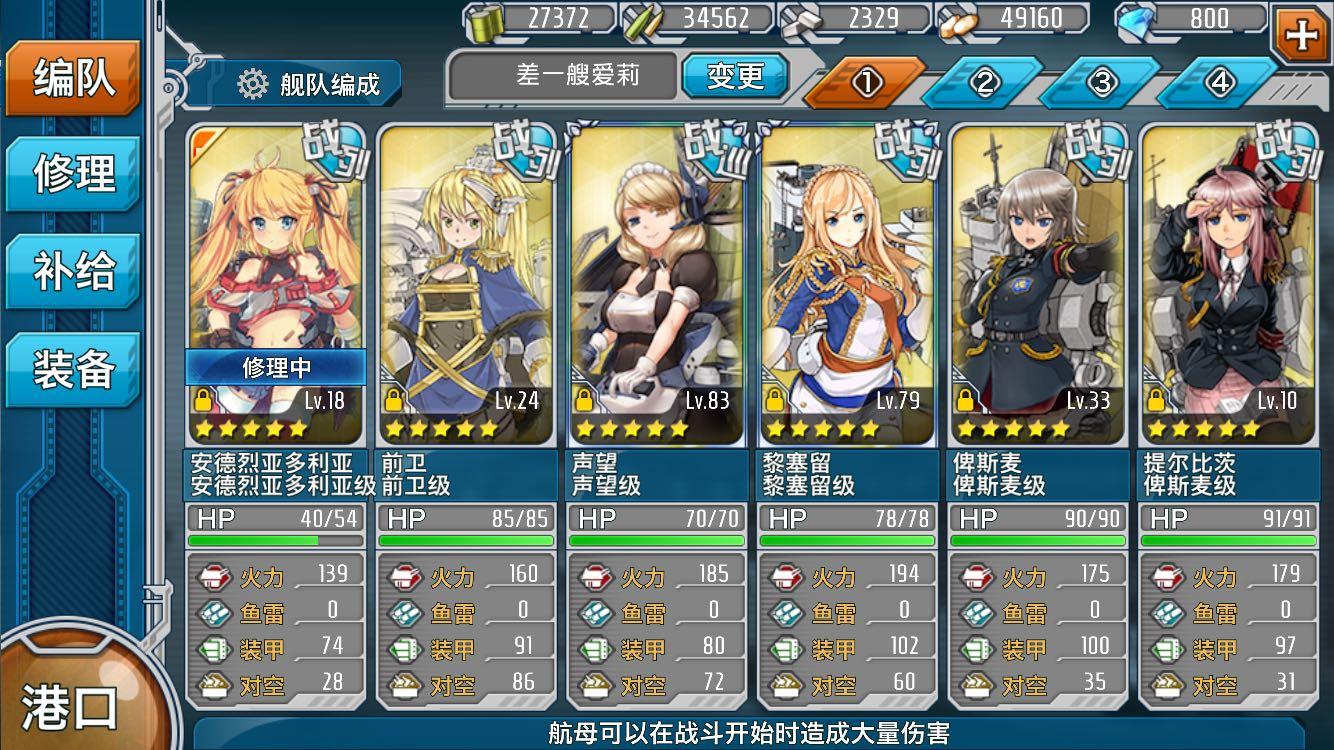Switch to fleet tab 3
The height and width of the screenshot is (750, 1334).
click(x=1101, y=83)
